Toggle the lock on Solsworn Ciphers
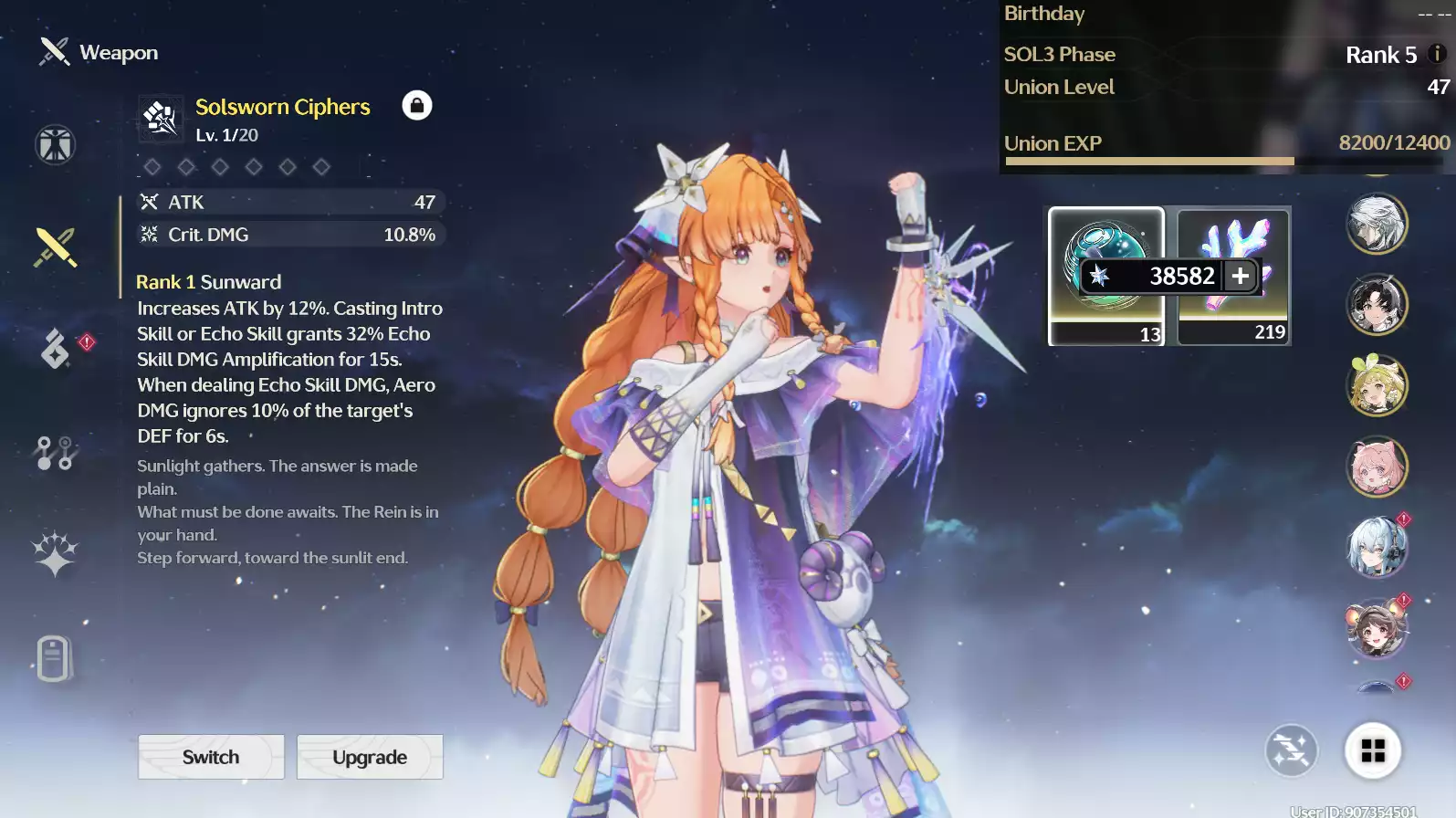This screenshot has height=818, width=1456. pos(417,105)
